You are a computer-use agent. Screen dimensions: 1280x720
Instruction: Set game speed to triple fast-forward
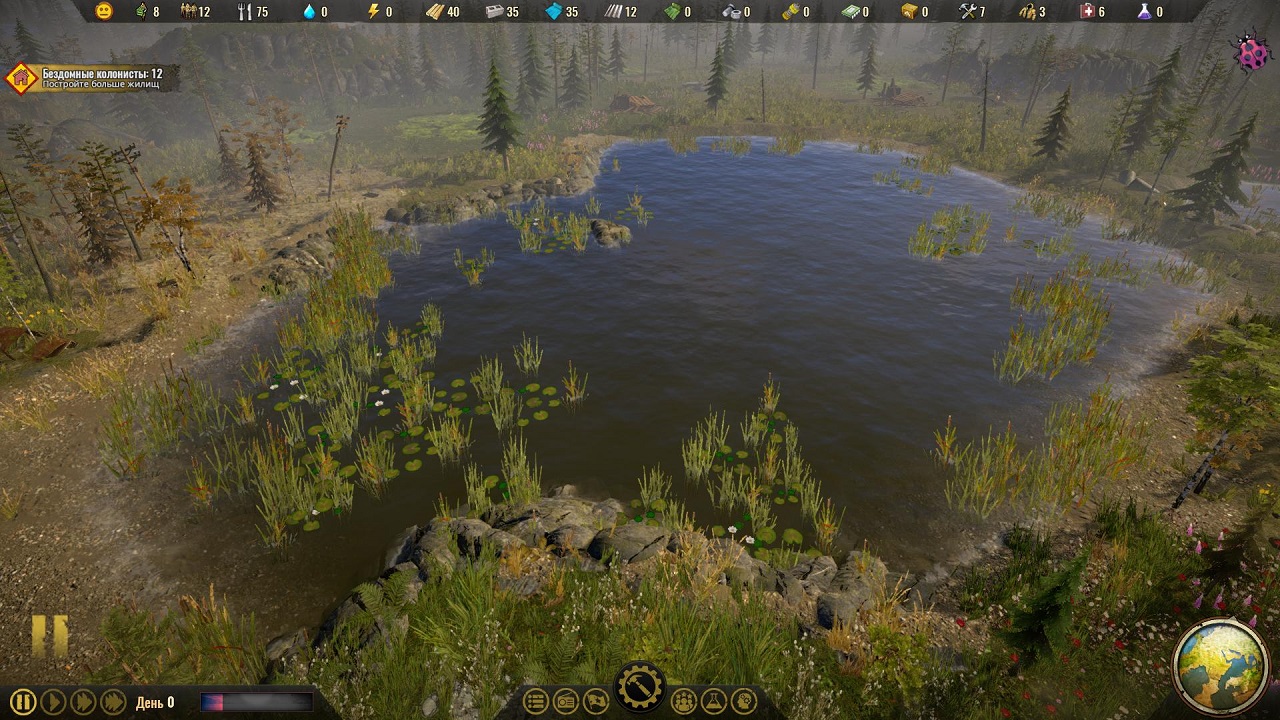click(113, 702)
